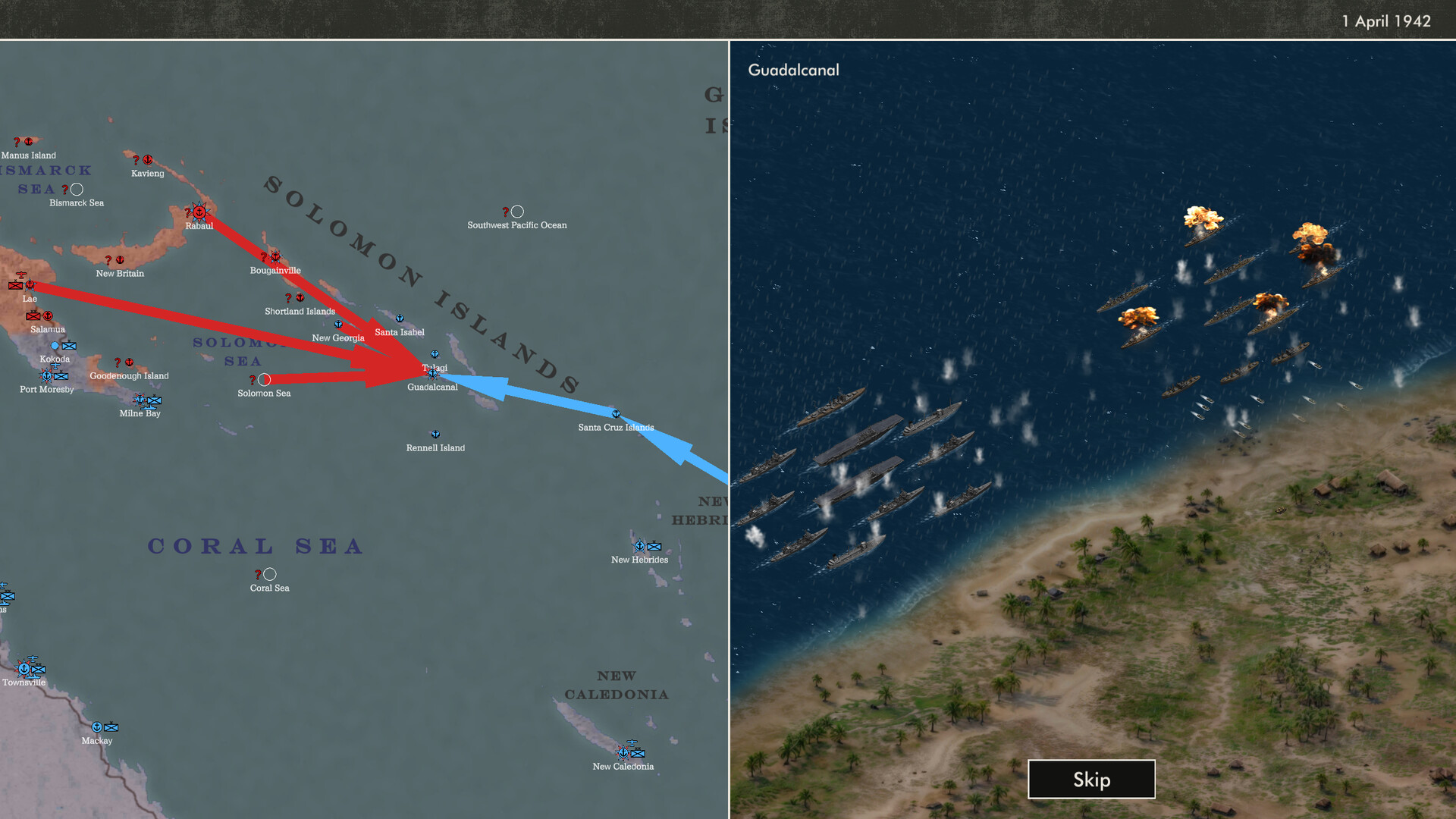The width and height of the screenshot is (1456, 819).
Task: Click the contested port icon at Tulagi
Action: click(434, 373)
